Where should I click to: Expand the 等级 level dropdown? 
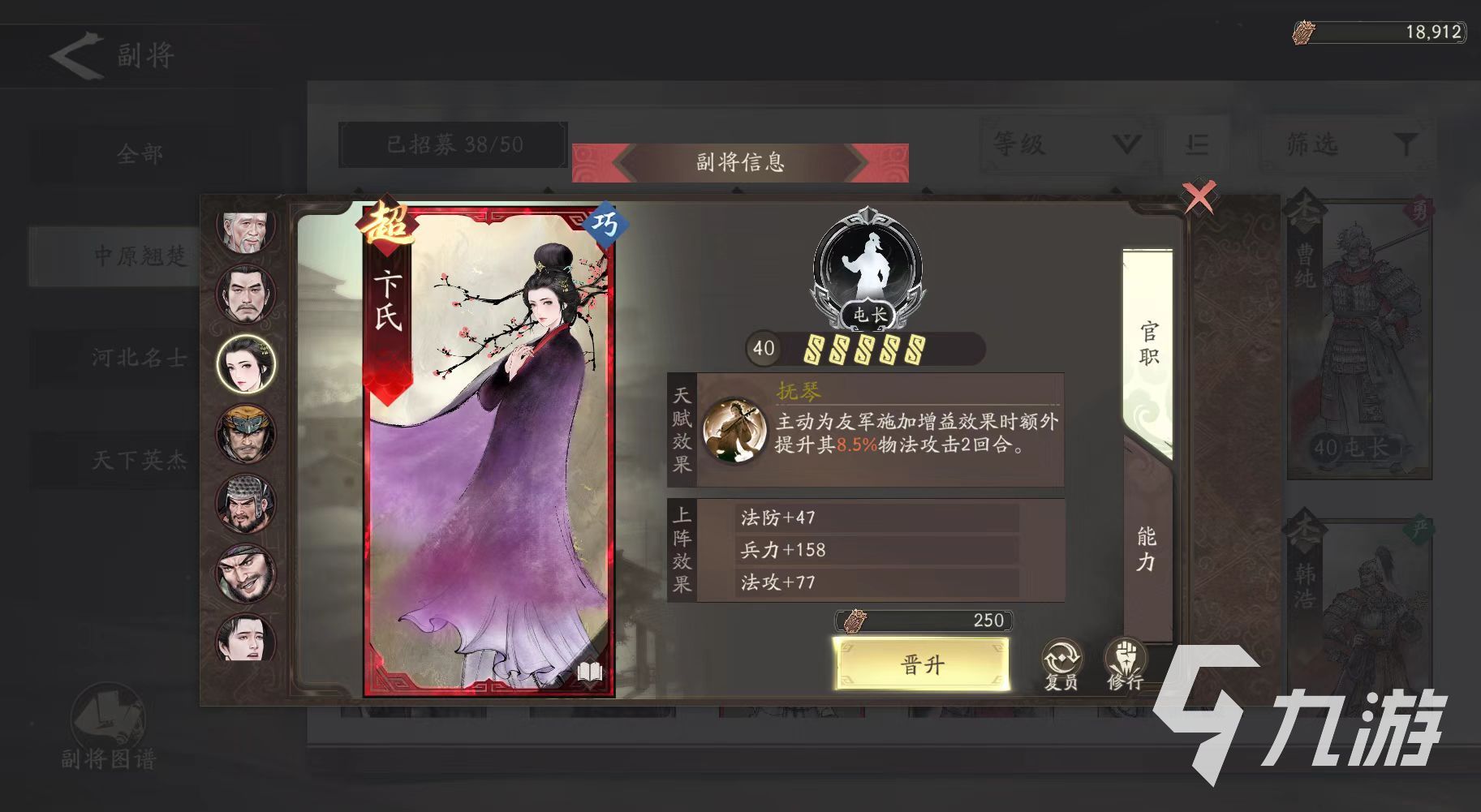1063,144
